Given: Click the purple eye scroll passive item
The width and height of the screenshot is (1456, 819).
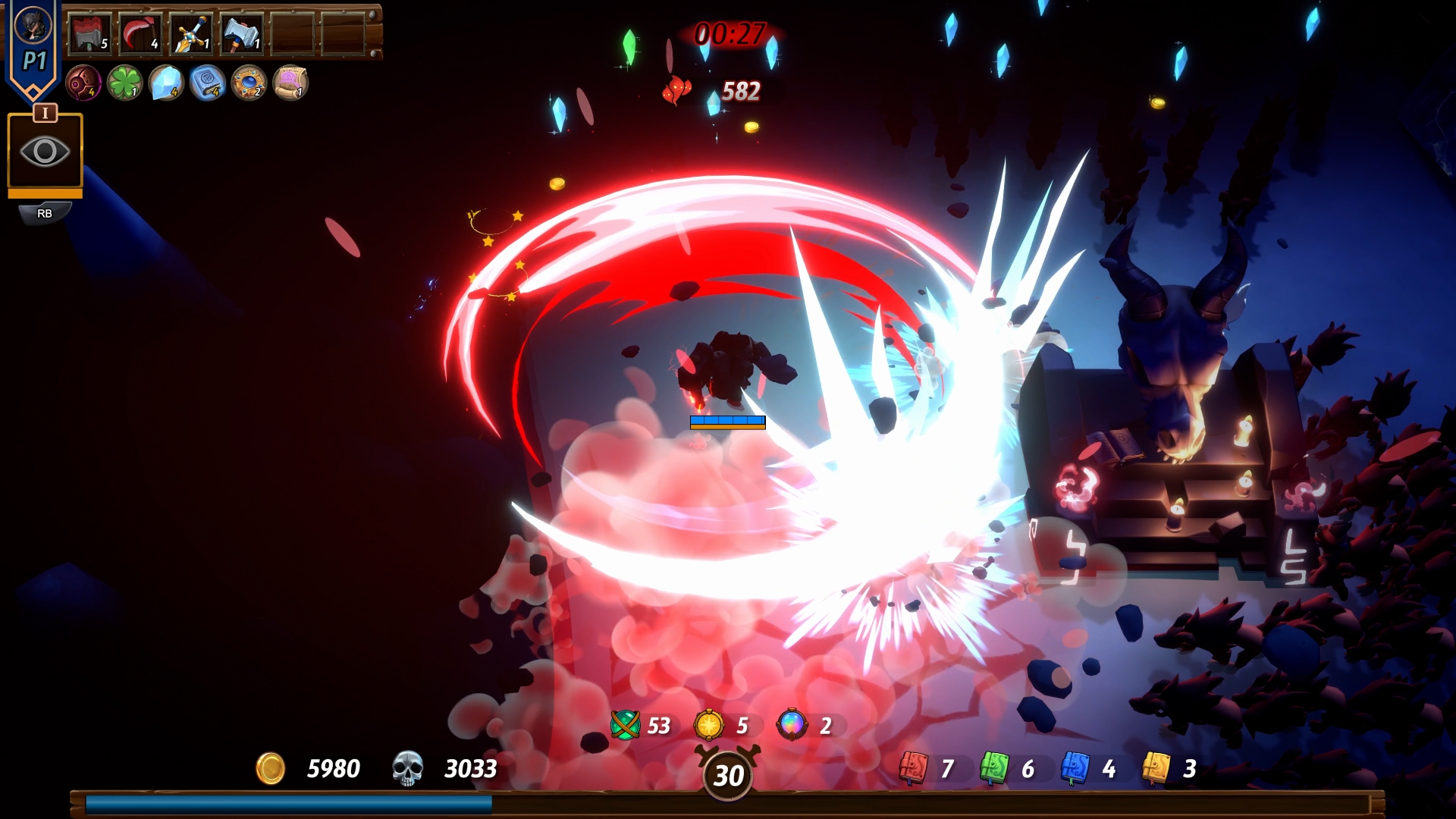Looking at the screenshot, I should (290, 83).
